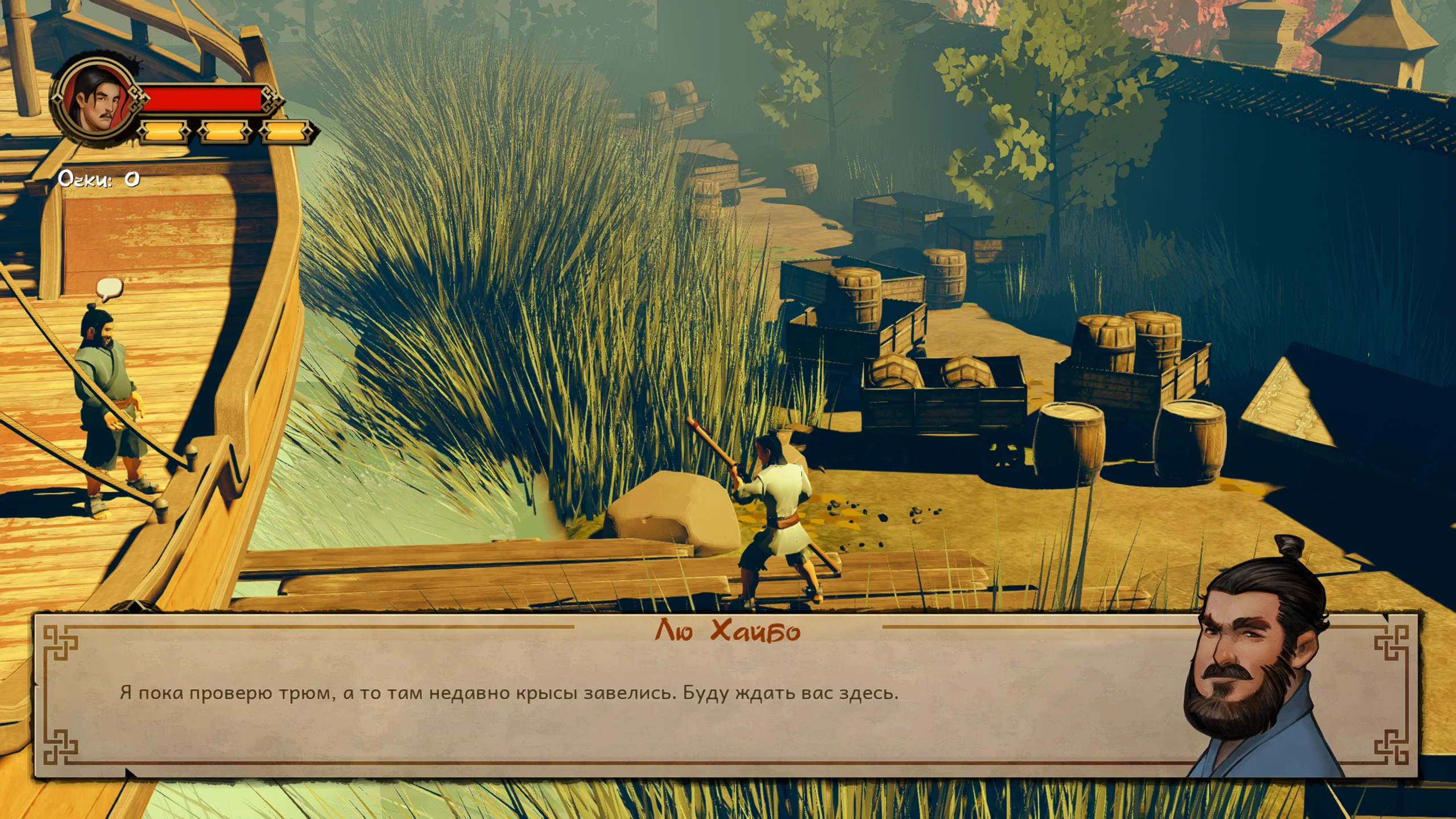The image size is (1456, 819).
Task: Click the speech bubble above the sailor
Action: coord(109,288)
